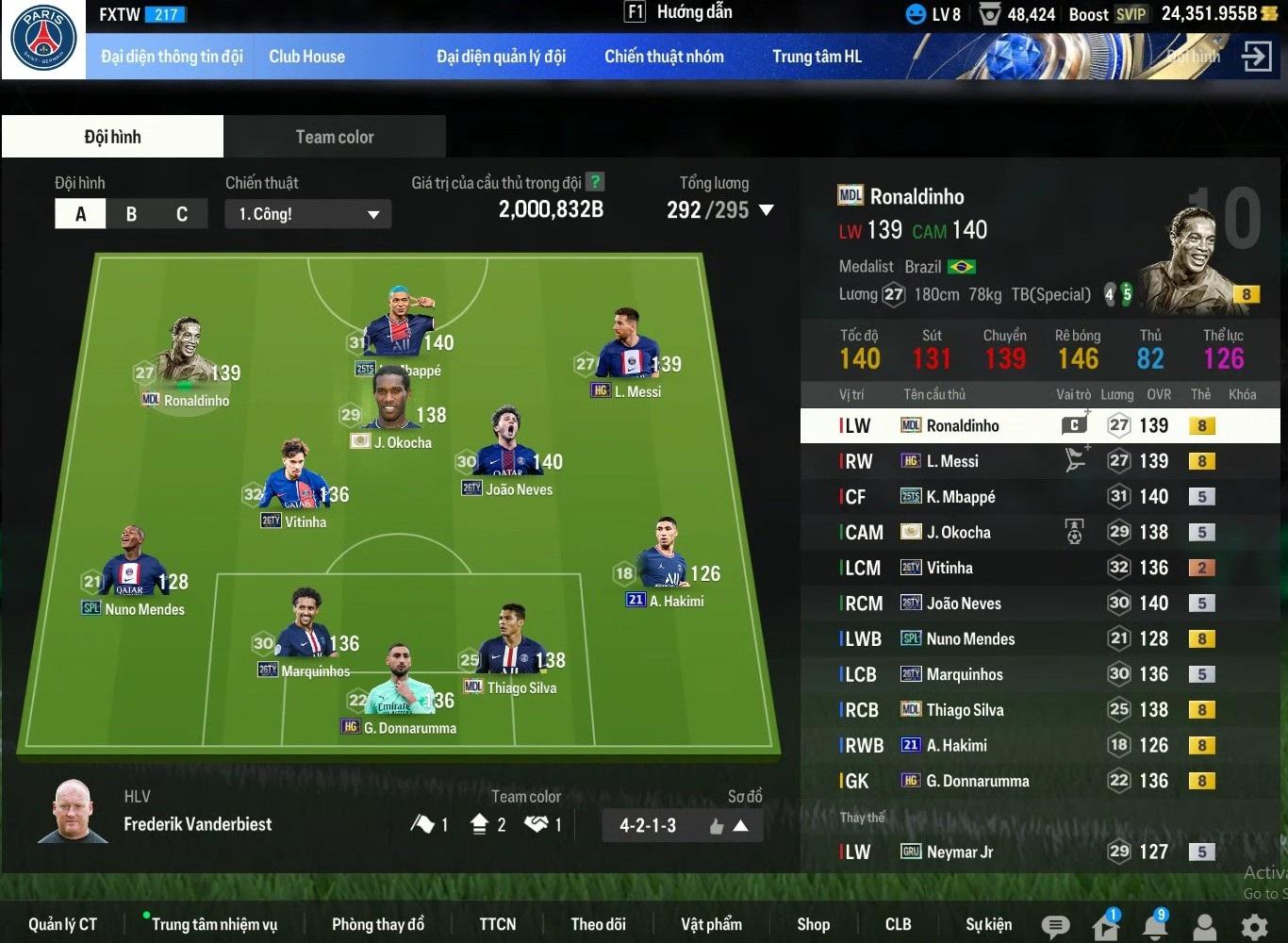The image size is (1288, 943).
Task: Open the Chiến thuật dropdown
Action: coord(307,214)
